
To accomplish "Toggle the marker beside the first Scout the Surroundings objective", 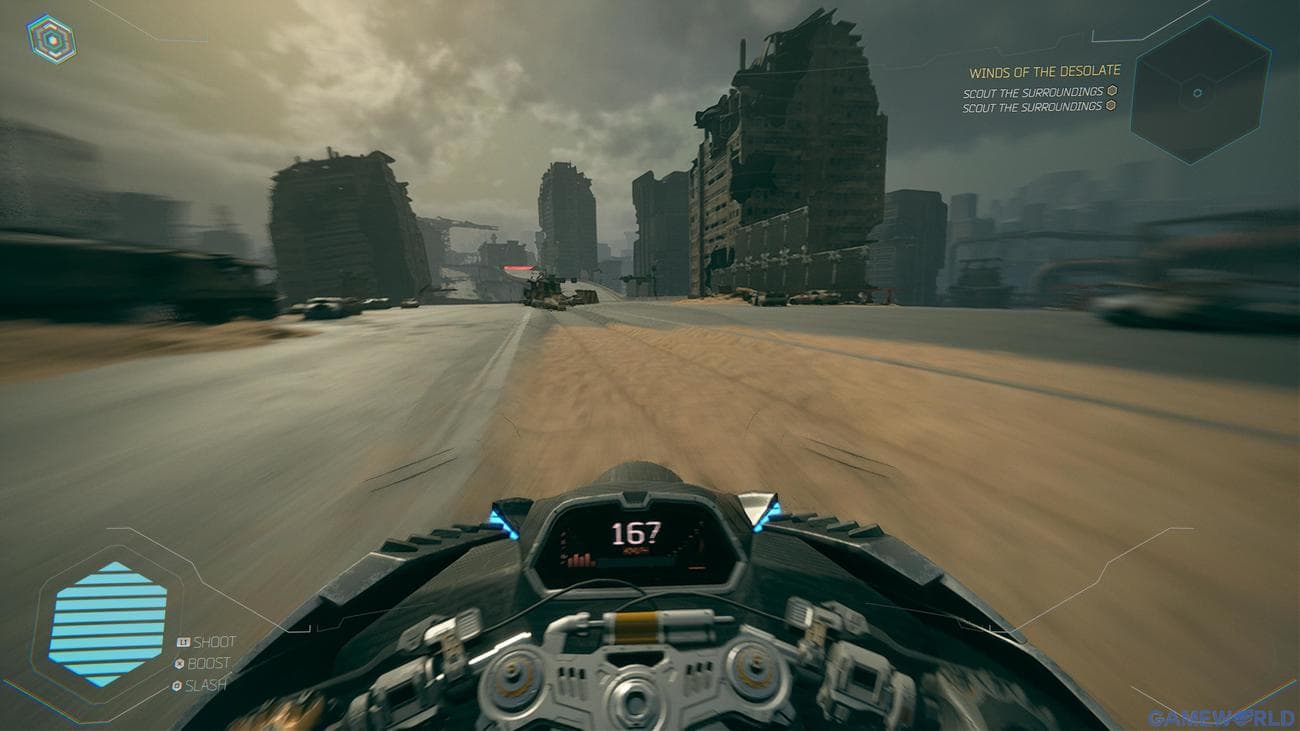I will (x=1112, y=91).
